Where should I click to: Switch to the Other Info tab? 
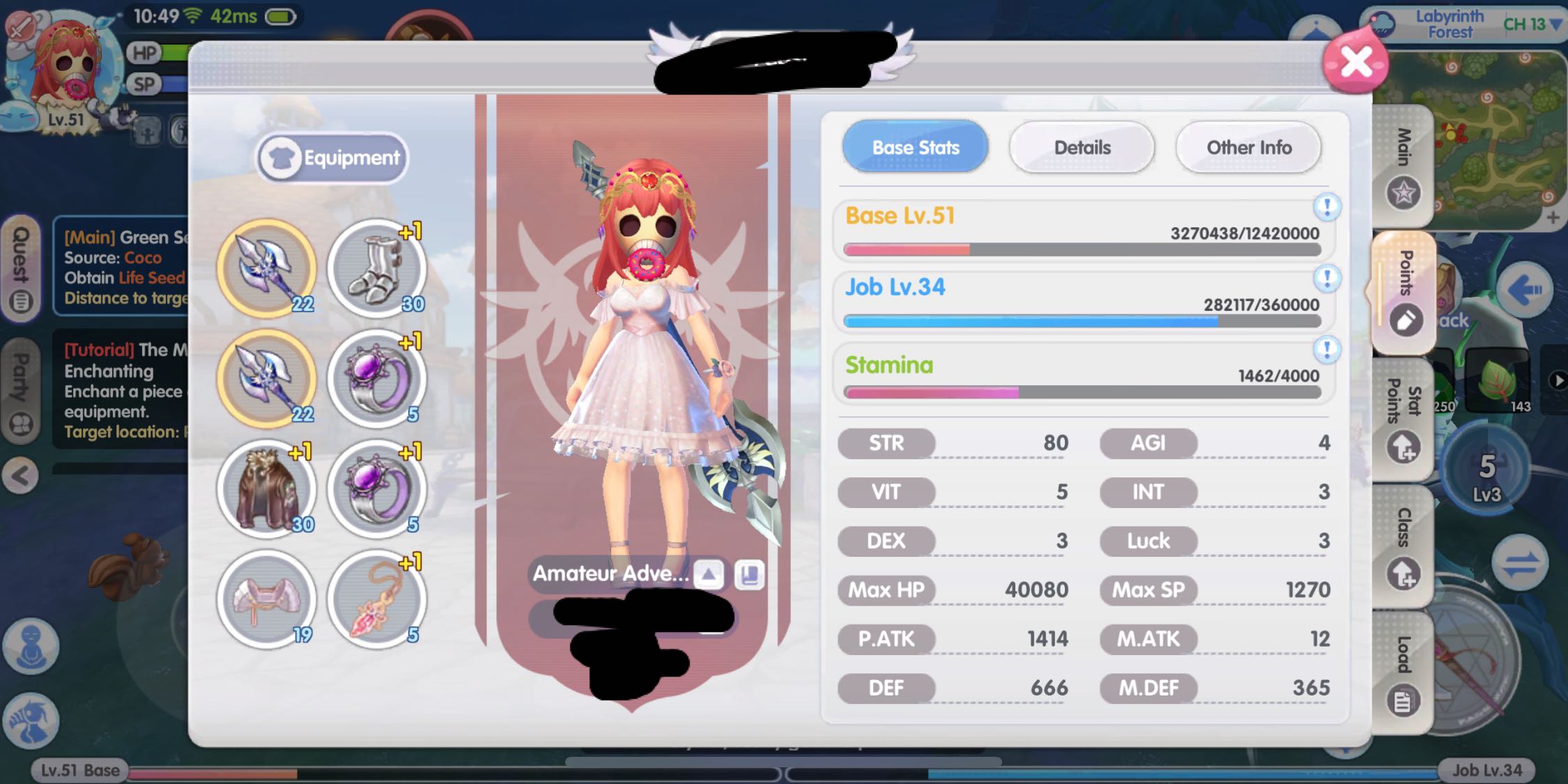click(x=1248, y=147)
